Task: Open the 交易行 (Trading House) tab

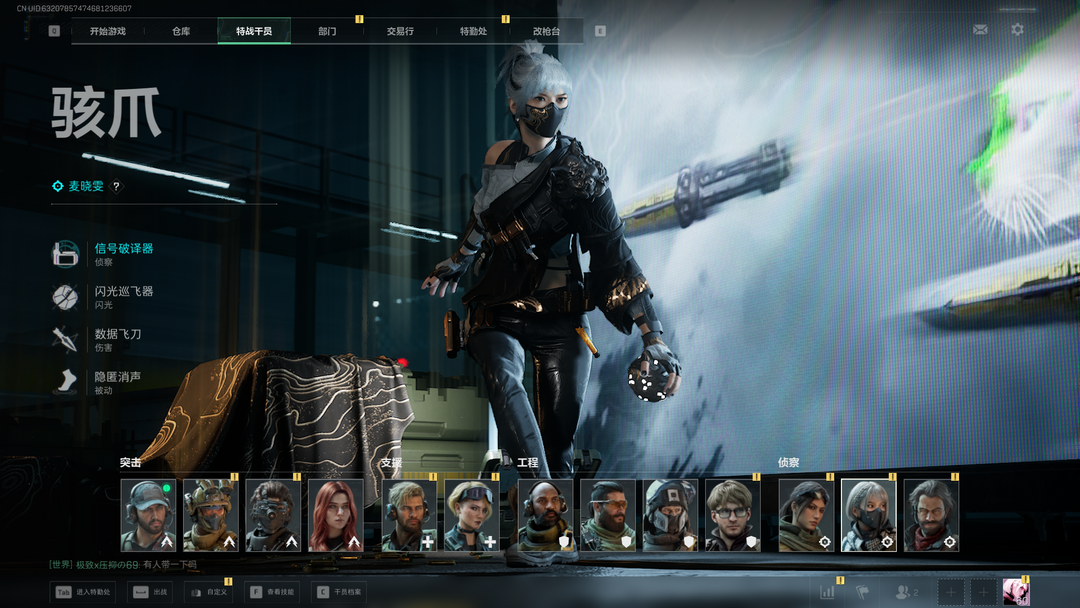Action: [400, 31]
